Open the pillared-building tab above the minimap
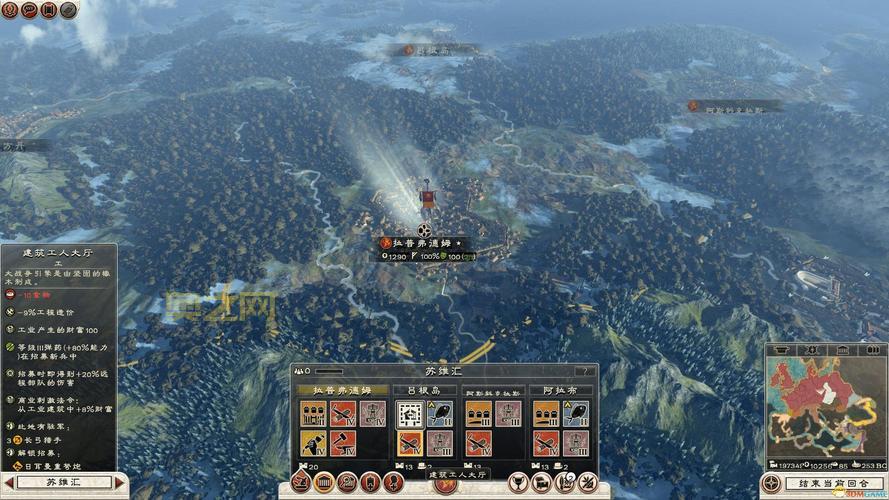The image size is (889, 500). 843,350
